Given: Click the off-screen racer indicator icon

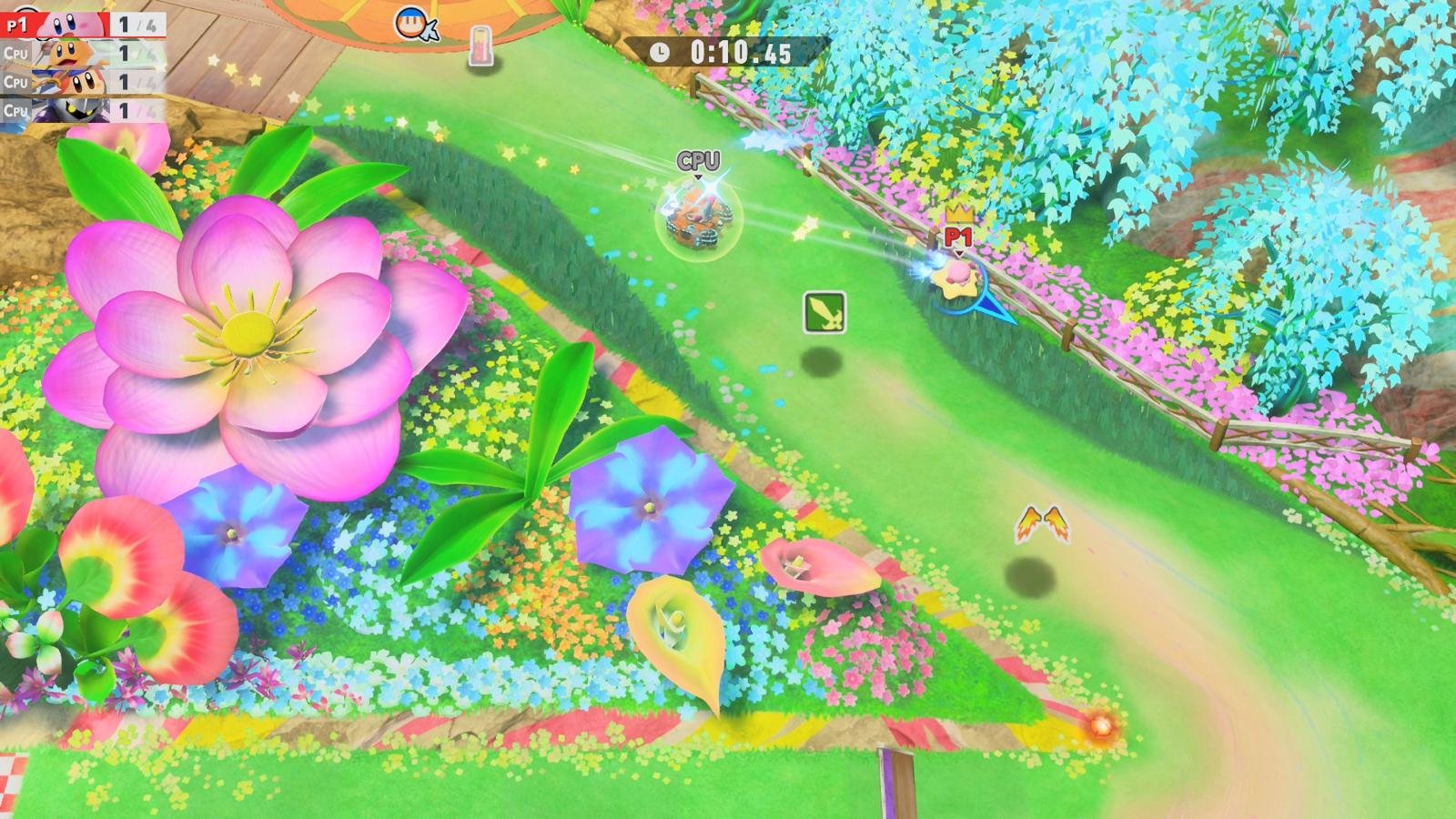Looking at the screenshot, I should (415, 25).
